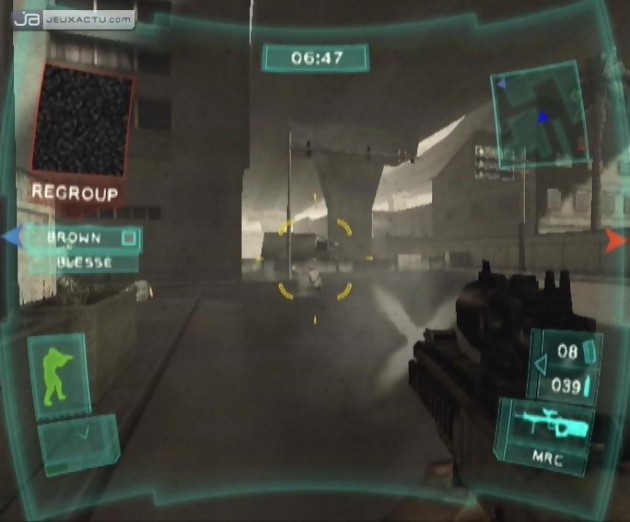Open the JeuxActu.com watermark logo

73,18
